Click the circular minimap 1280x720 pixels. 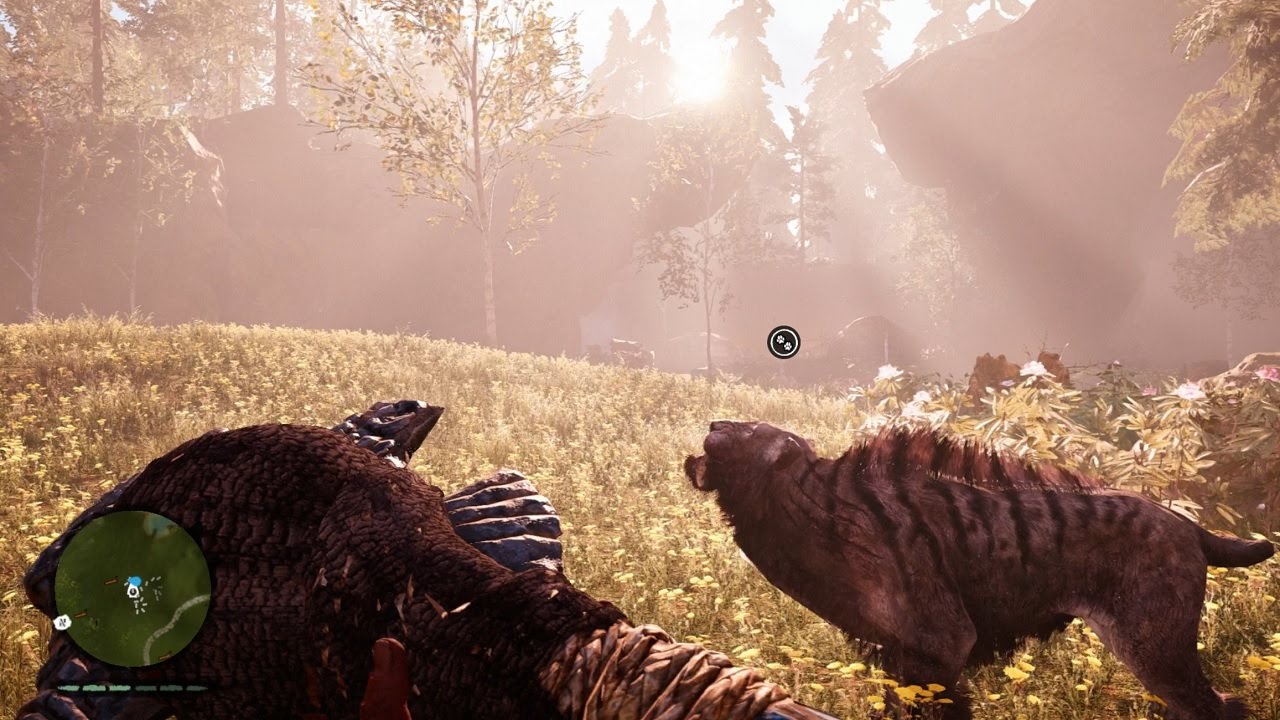[132, 588]
